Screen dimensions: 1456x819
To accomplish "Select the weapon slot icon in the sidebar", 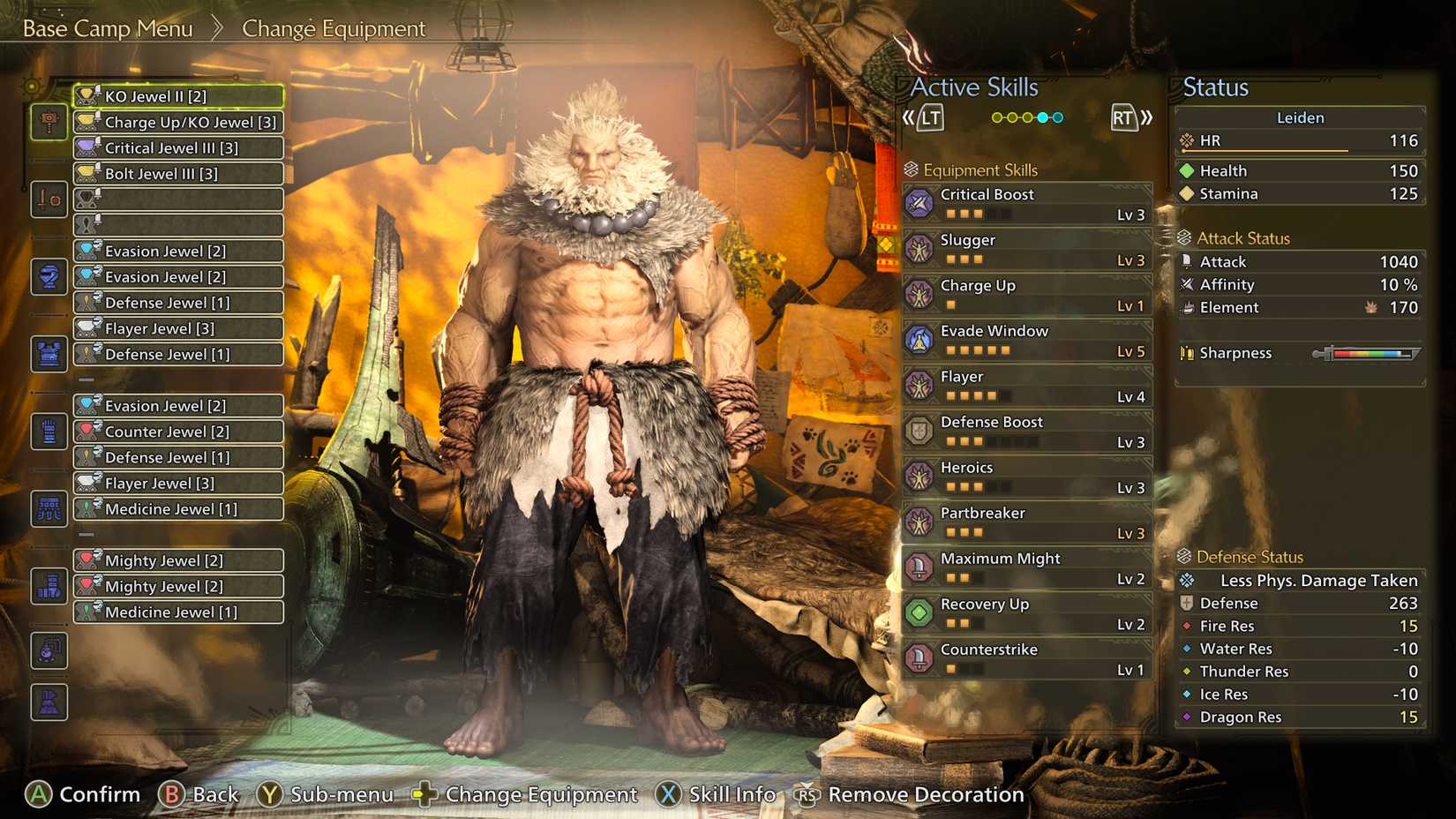I will point(49,122).
